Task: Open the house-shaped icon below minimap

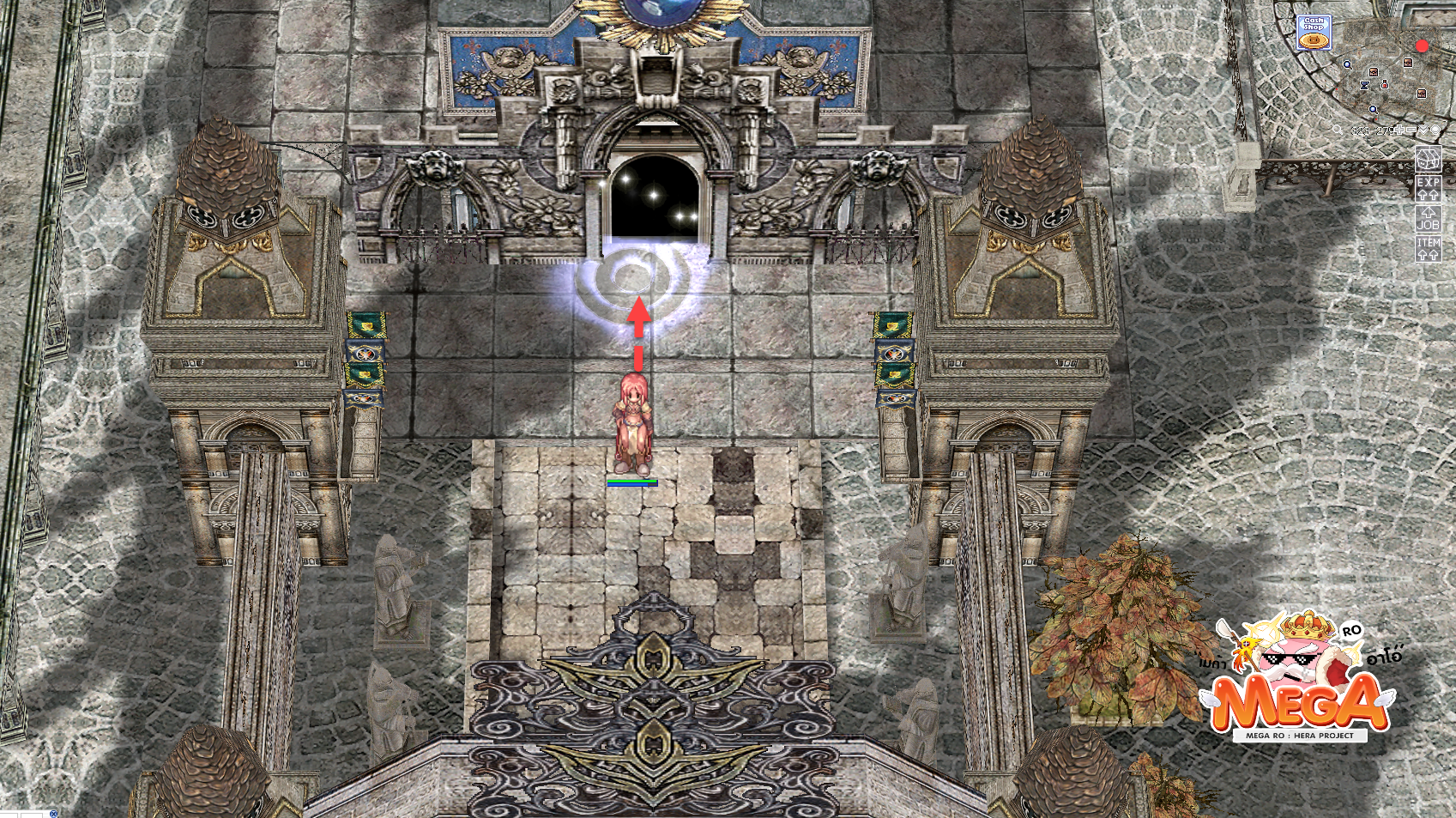Action: point(1428,159)
